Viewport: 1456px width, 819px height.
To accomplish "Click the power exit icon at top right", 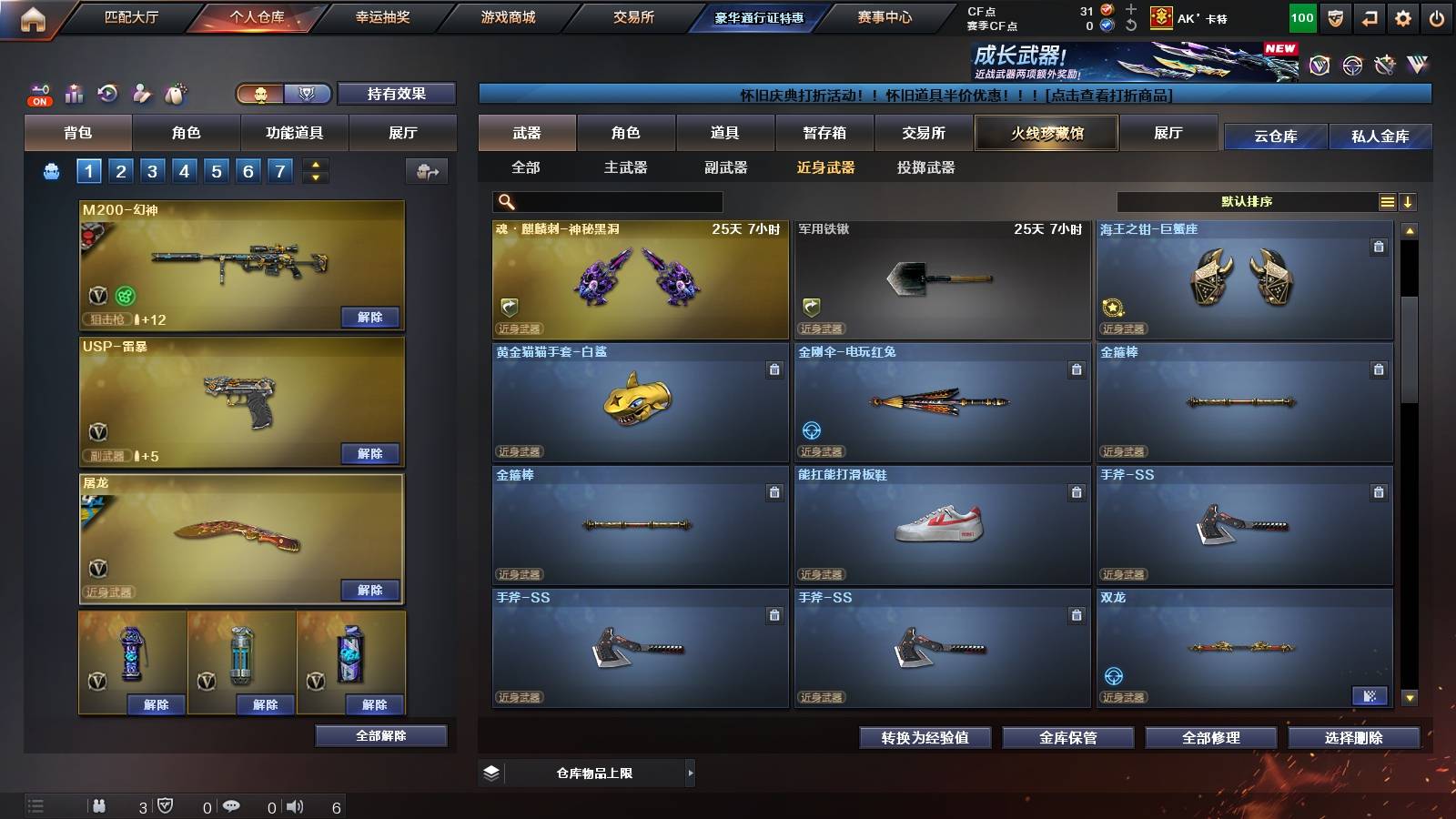I will [1438, 16].
